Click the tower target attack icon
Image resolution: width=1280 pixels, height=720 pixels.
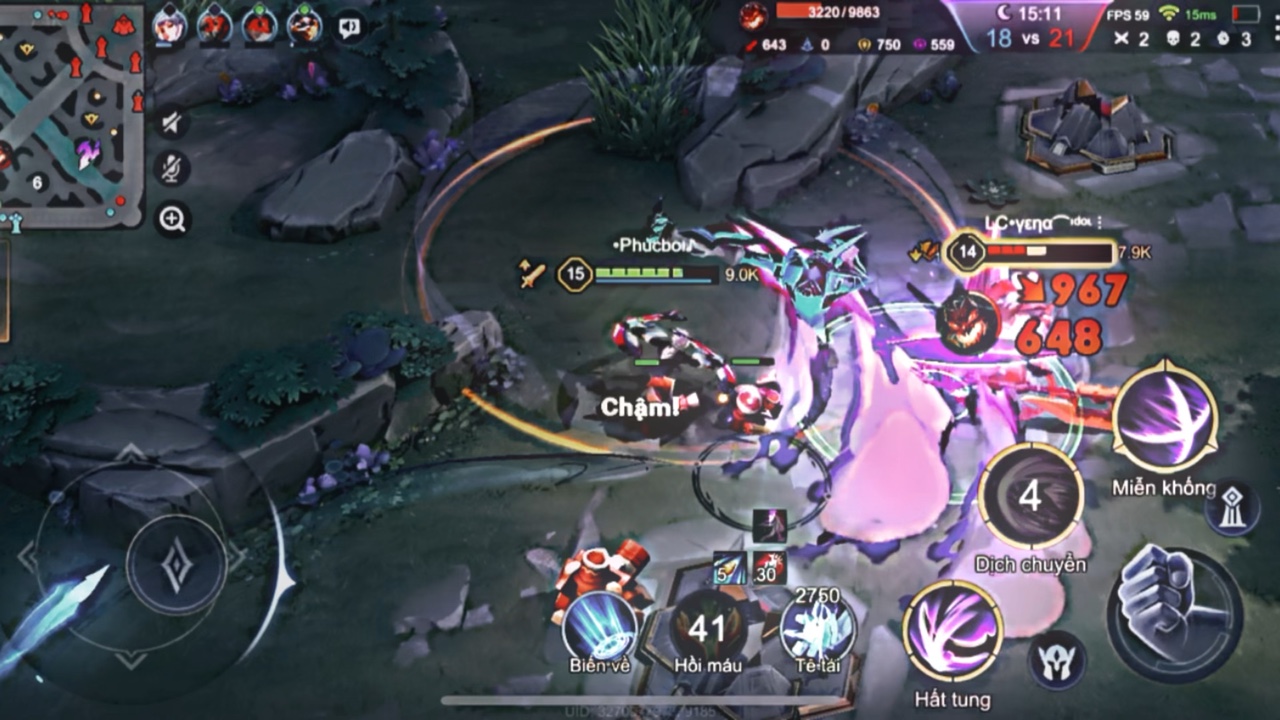(1231, 507)
